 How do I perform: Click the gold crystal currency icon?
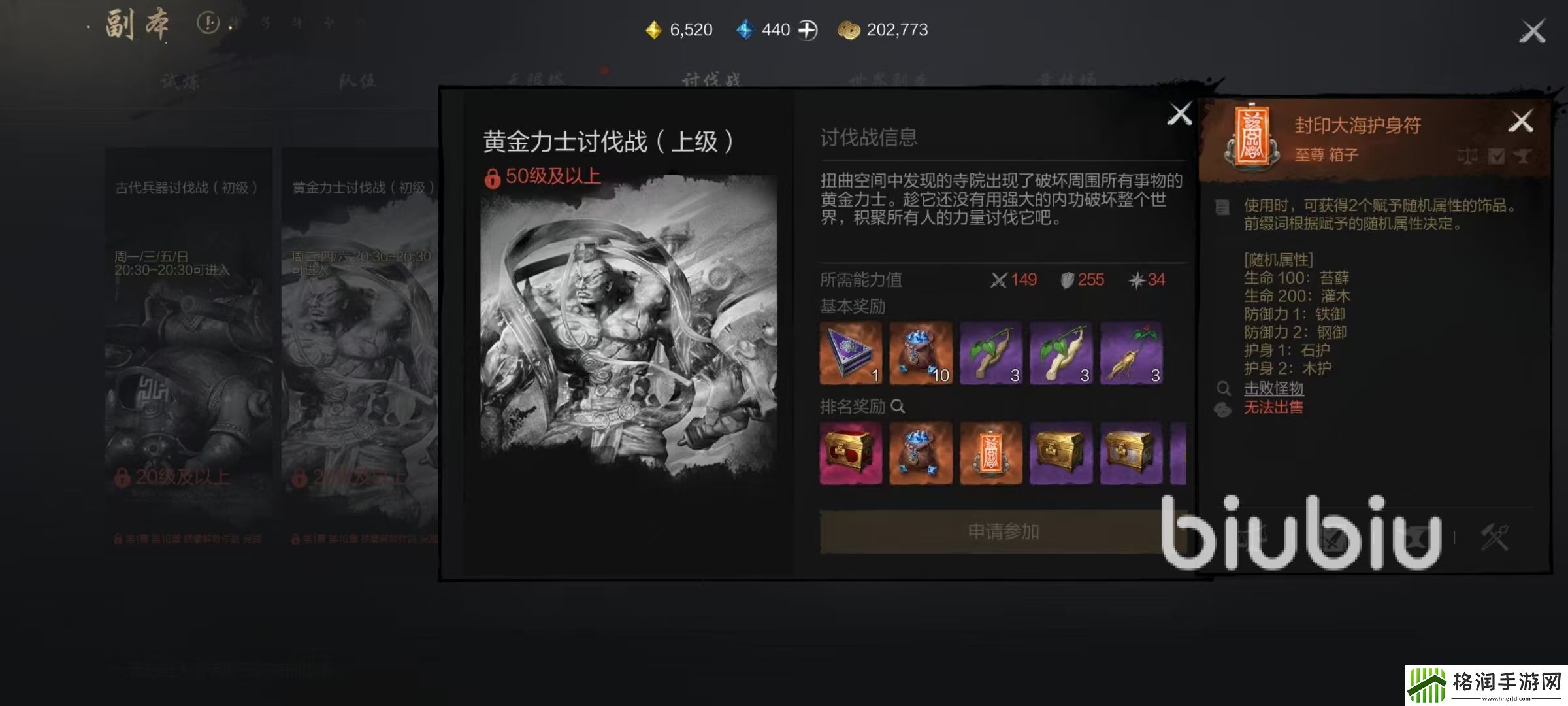coord(654,29)
